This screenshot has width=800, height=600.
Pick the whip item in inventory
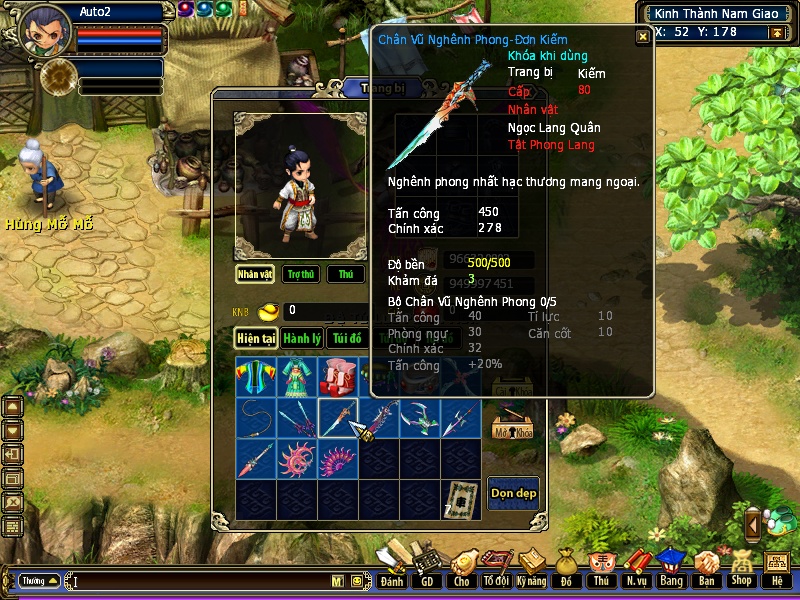pyautogui.click(x=255, y=418)
